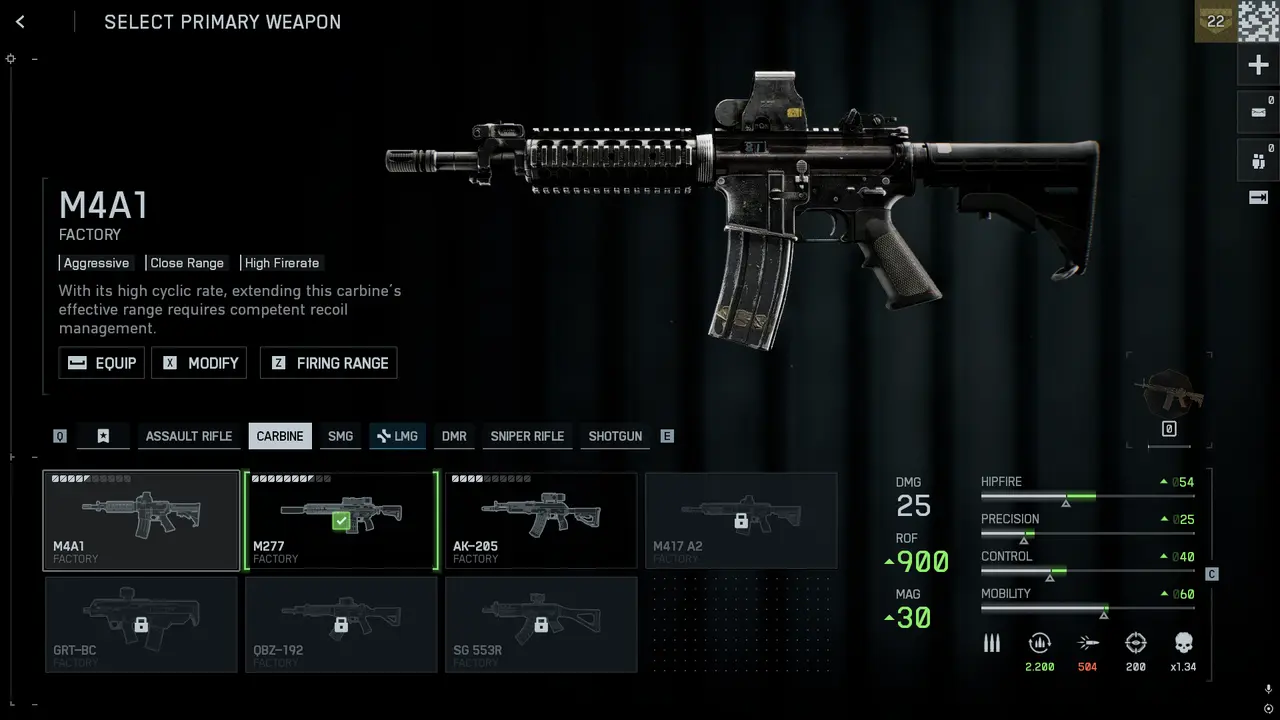
Task: Enter the Firing Range
Action: pyautogui.click(x=328, y=363)
